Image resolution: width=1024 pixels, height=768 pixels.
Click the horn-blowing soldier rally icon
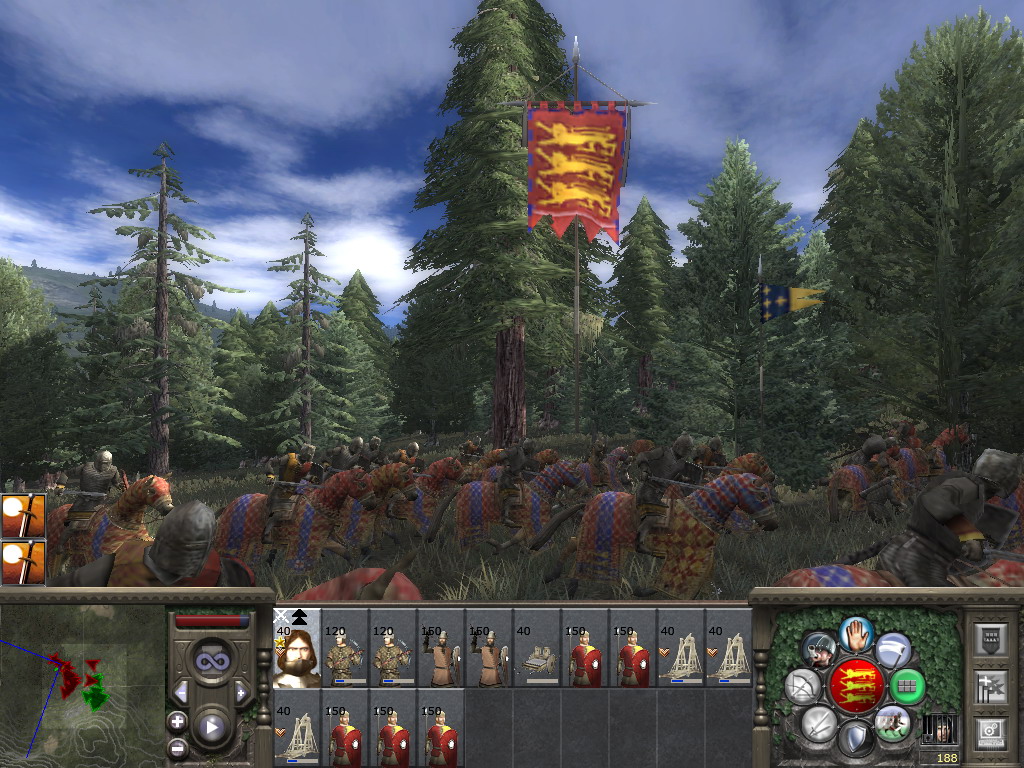tap(819, 650)
